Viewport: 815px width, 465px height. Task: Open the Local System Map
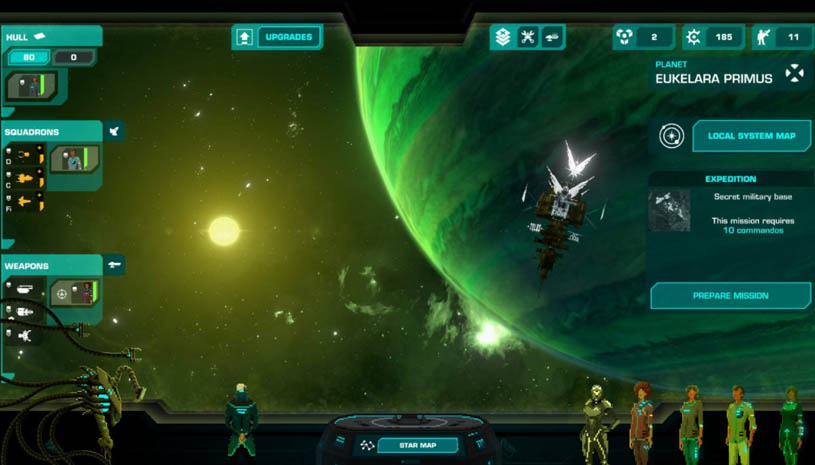click(x=751, y=136)
